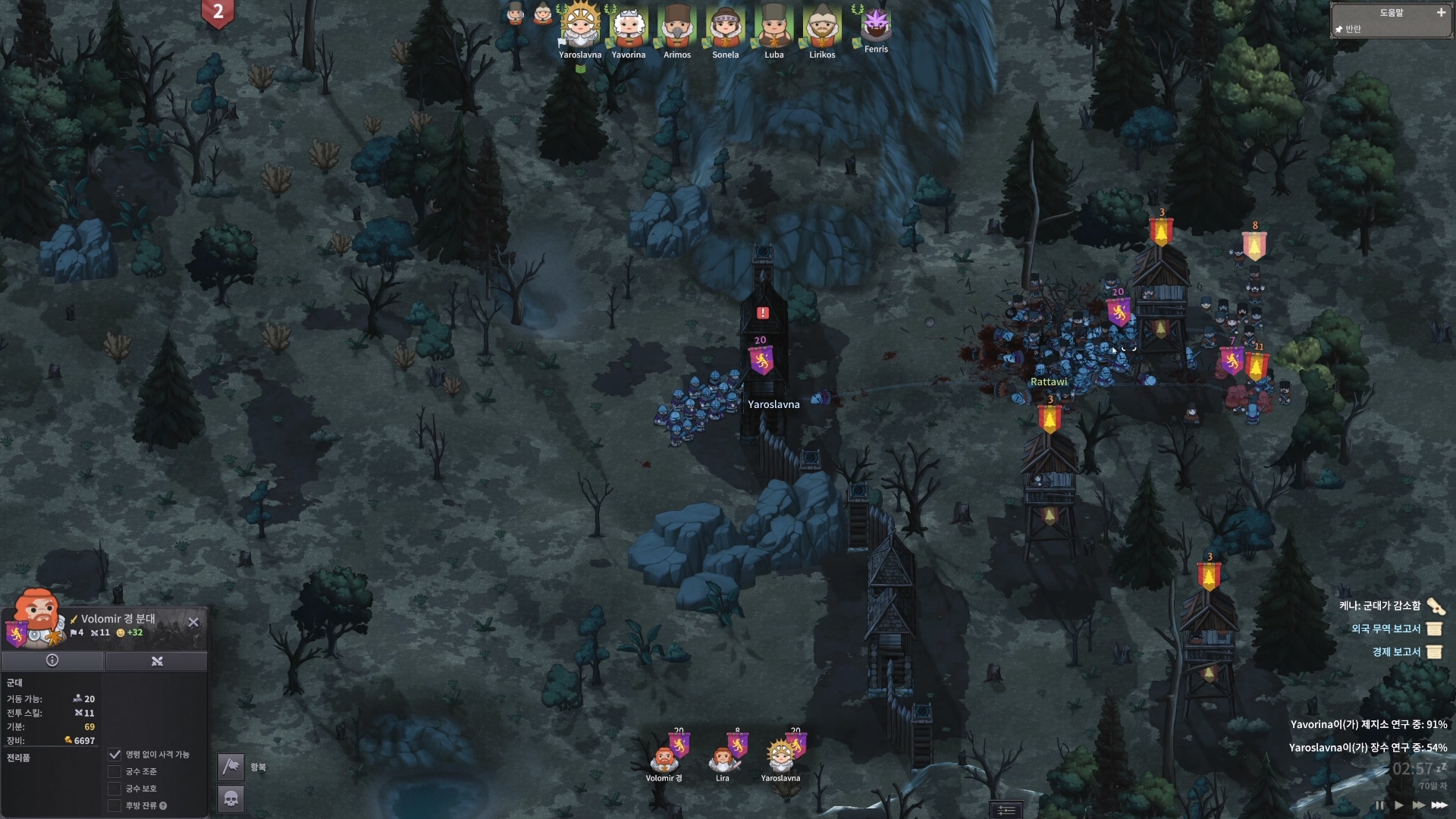Close the Volomir squad panel
The height and width of the screenshot is (819, 1456).
pos(193,622)
